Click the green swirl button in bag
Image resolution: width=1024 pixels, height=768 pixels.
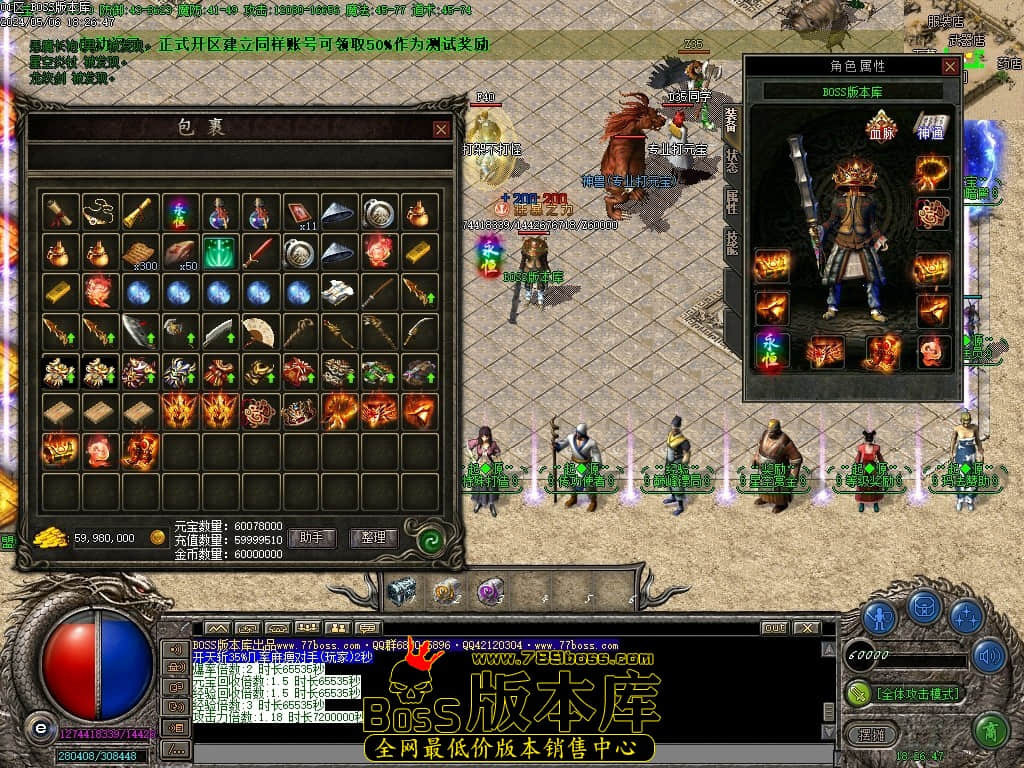click(431, 539)
